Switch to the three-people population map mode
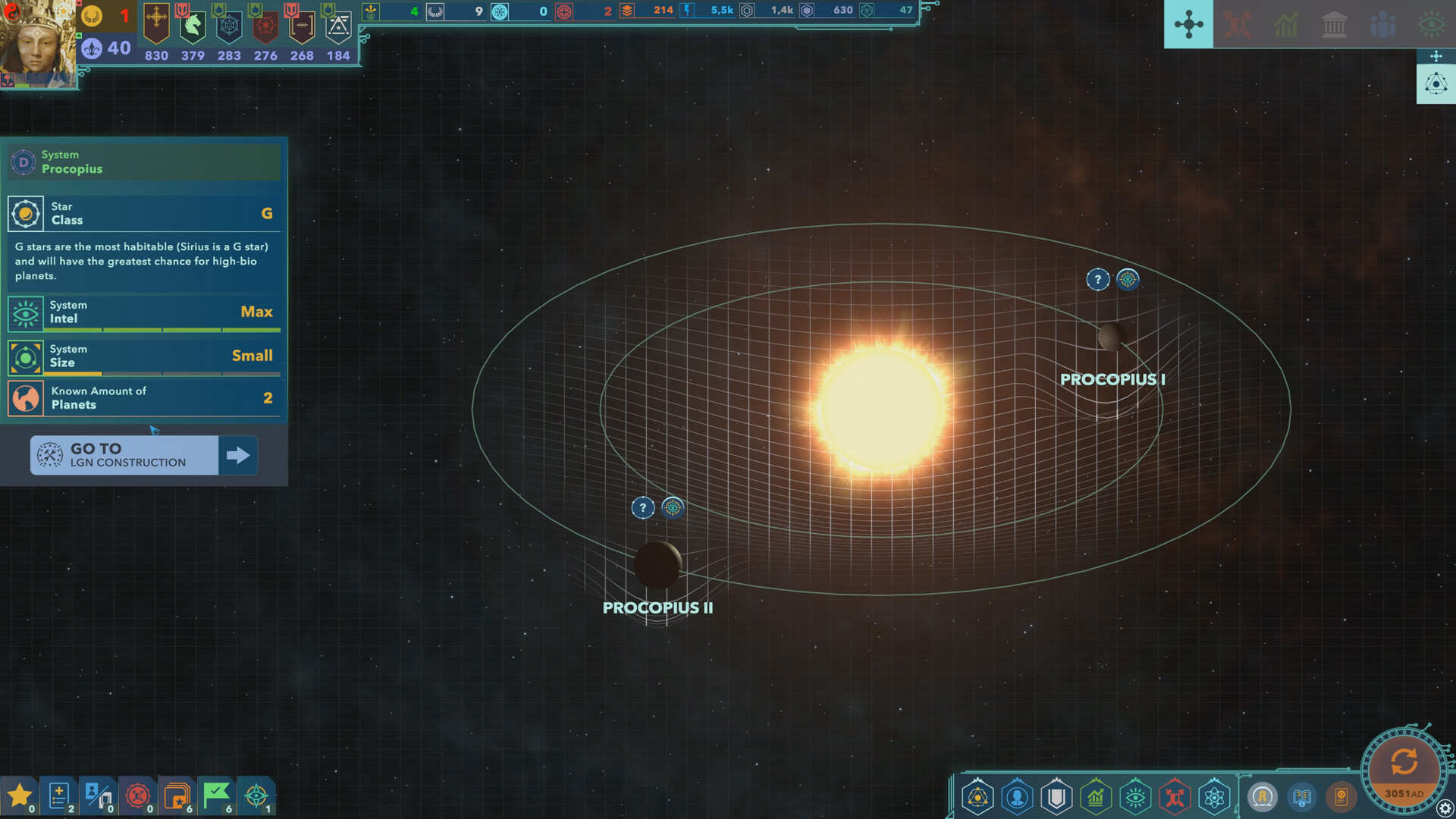The image size is (1456, 819). (x=1382, y=24)
